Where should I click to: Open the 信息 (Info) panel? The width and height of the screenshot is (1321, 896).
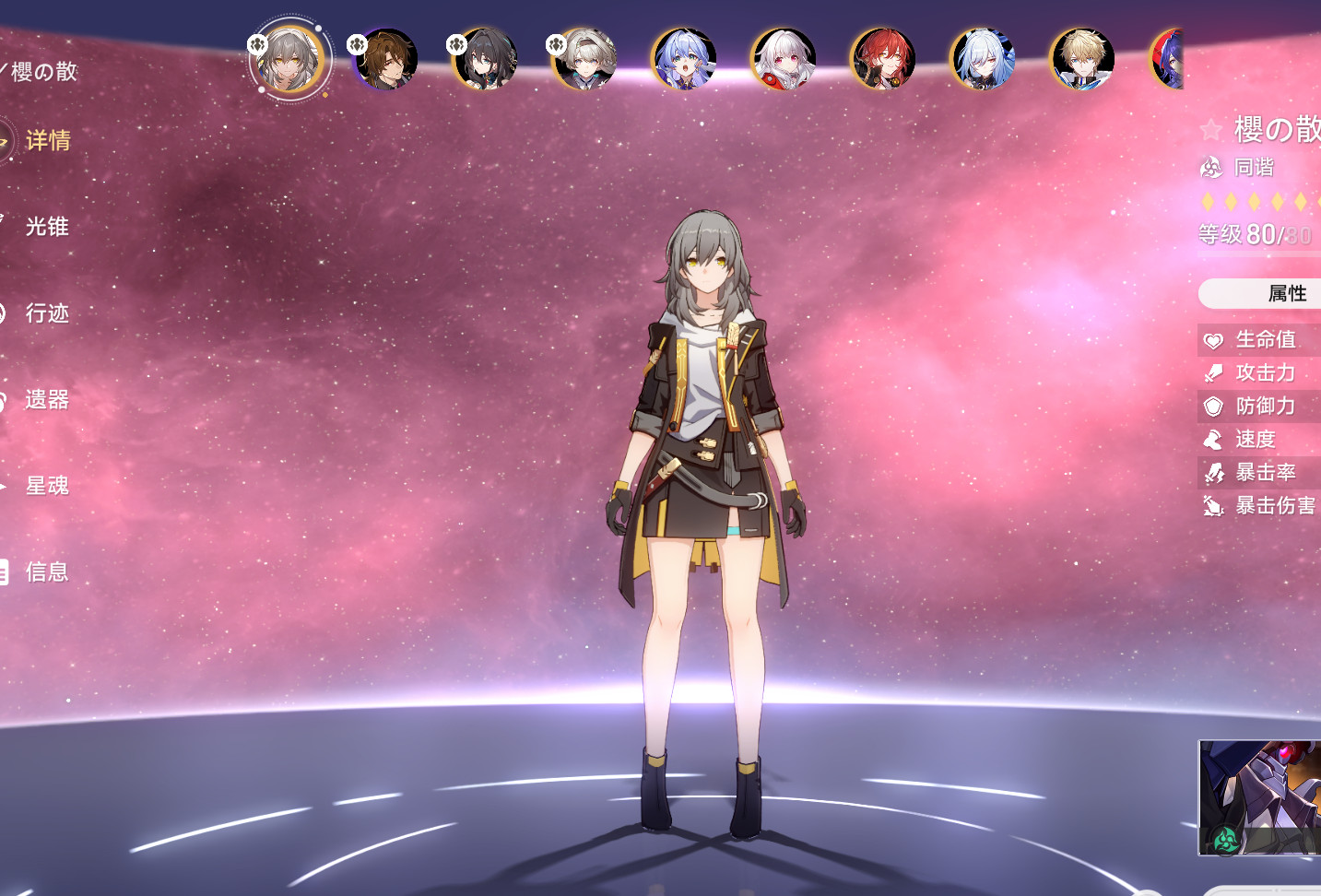point(48,572)
